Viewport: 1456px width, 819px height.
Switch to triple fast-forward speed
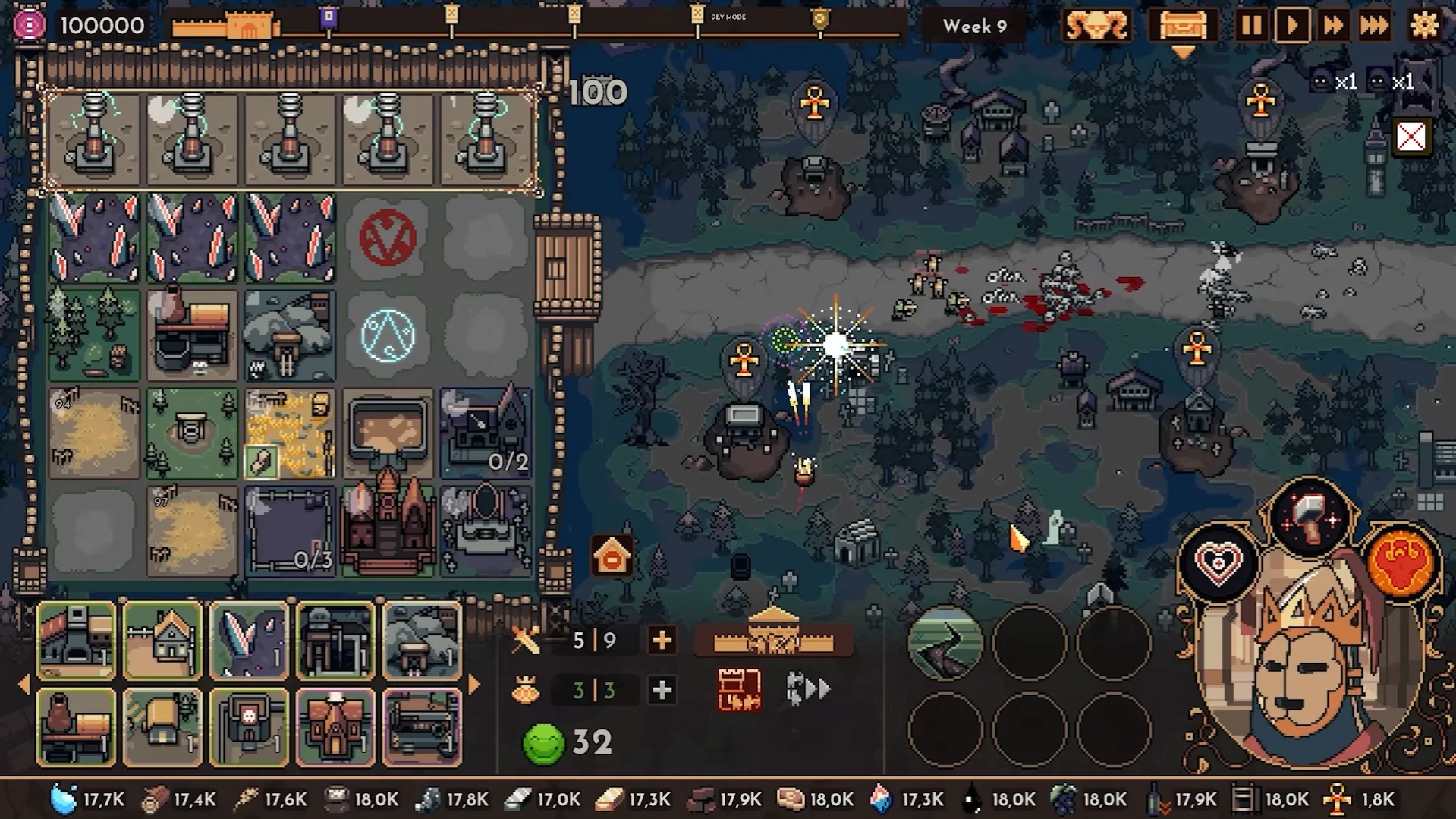pos(1374,26)
